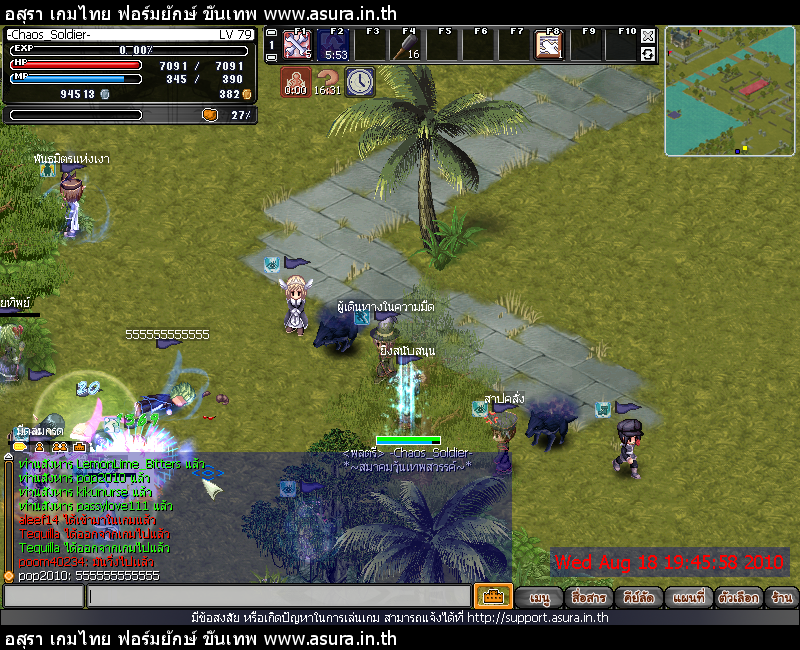Click the orange keyboard icon beside chat input
The height and width of the screenshot is (650, 800).
point(493,596)
